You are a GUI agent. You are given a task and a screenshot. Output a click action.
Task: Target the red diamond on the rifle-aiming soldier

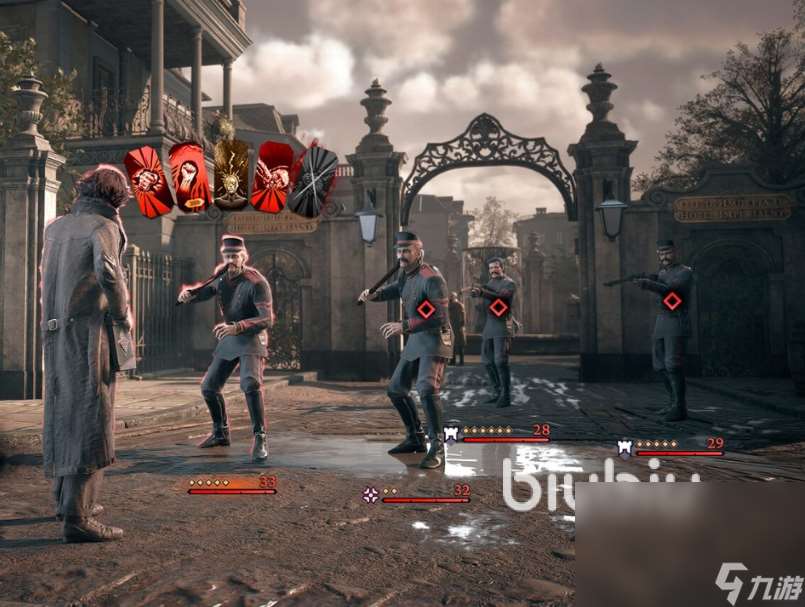point(672,301)
